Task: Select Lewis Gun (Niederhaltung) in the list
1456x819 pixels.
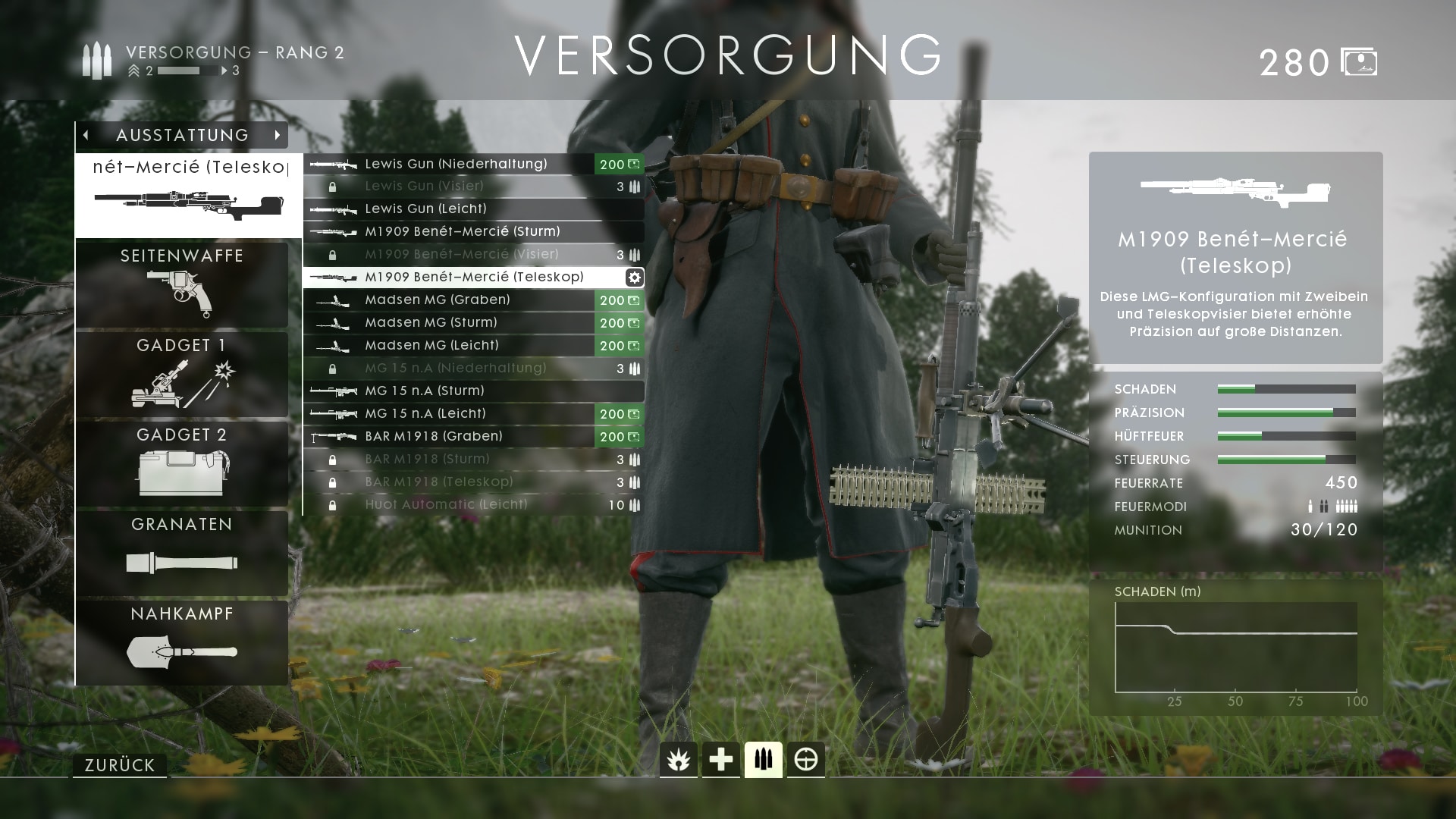Action: 456,164
